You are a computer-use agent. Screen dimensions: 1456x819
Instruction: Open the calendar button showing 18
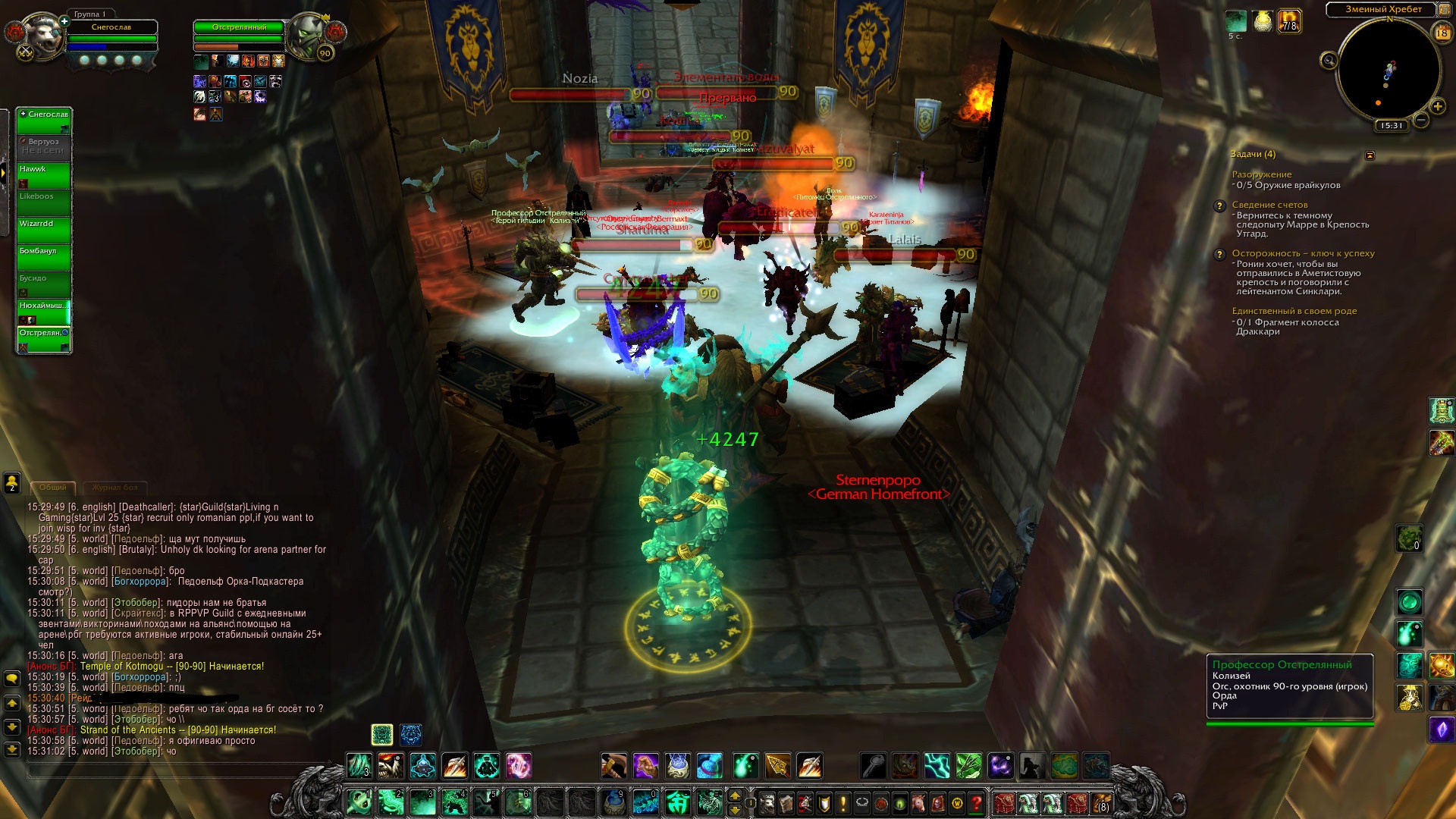pos(1442,33)
